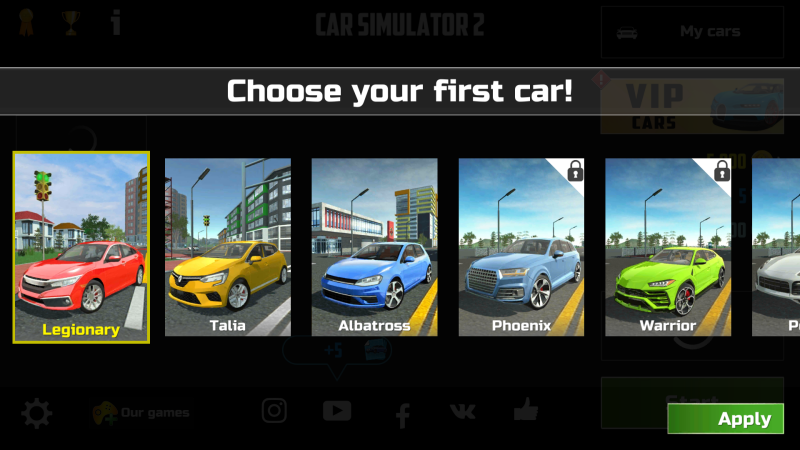This screenshot has width=800, height=450.
Task: Show the Our games list
Action: coord(140,412)
